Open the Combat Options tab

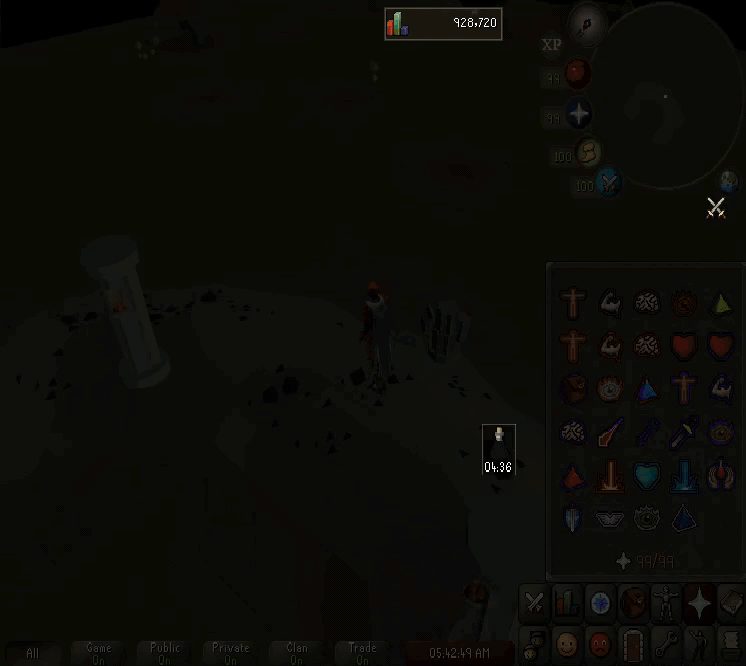pyautogui.click(x=534, y=602)
